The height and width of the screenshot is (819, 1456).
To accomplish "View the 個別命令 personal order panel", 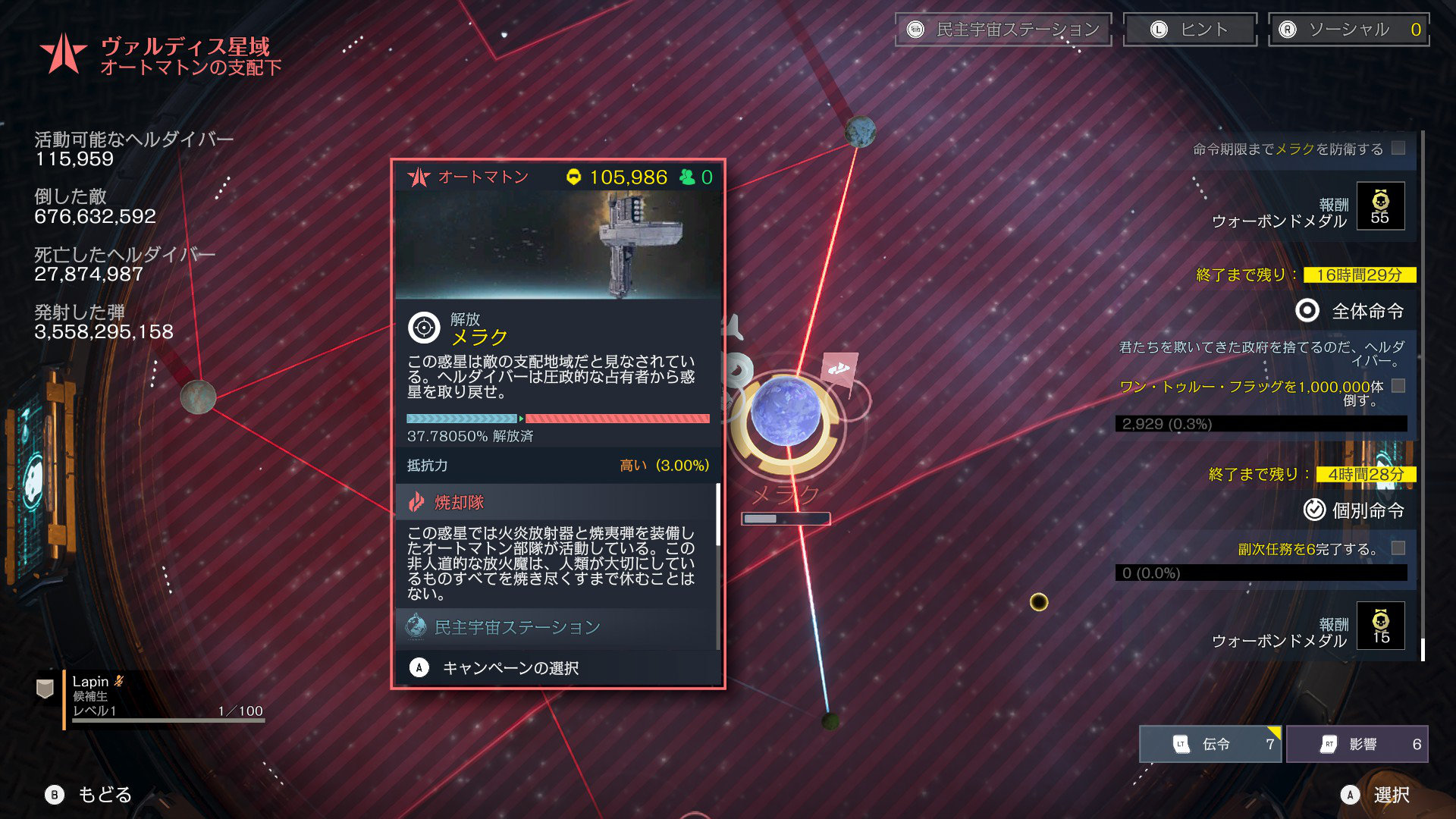I will 1354,510.
